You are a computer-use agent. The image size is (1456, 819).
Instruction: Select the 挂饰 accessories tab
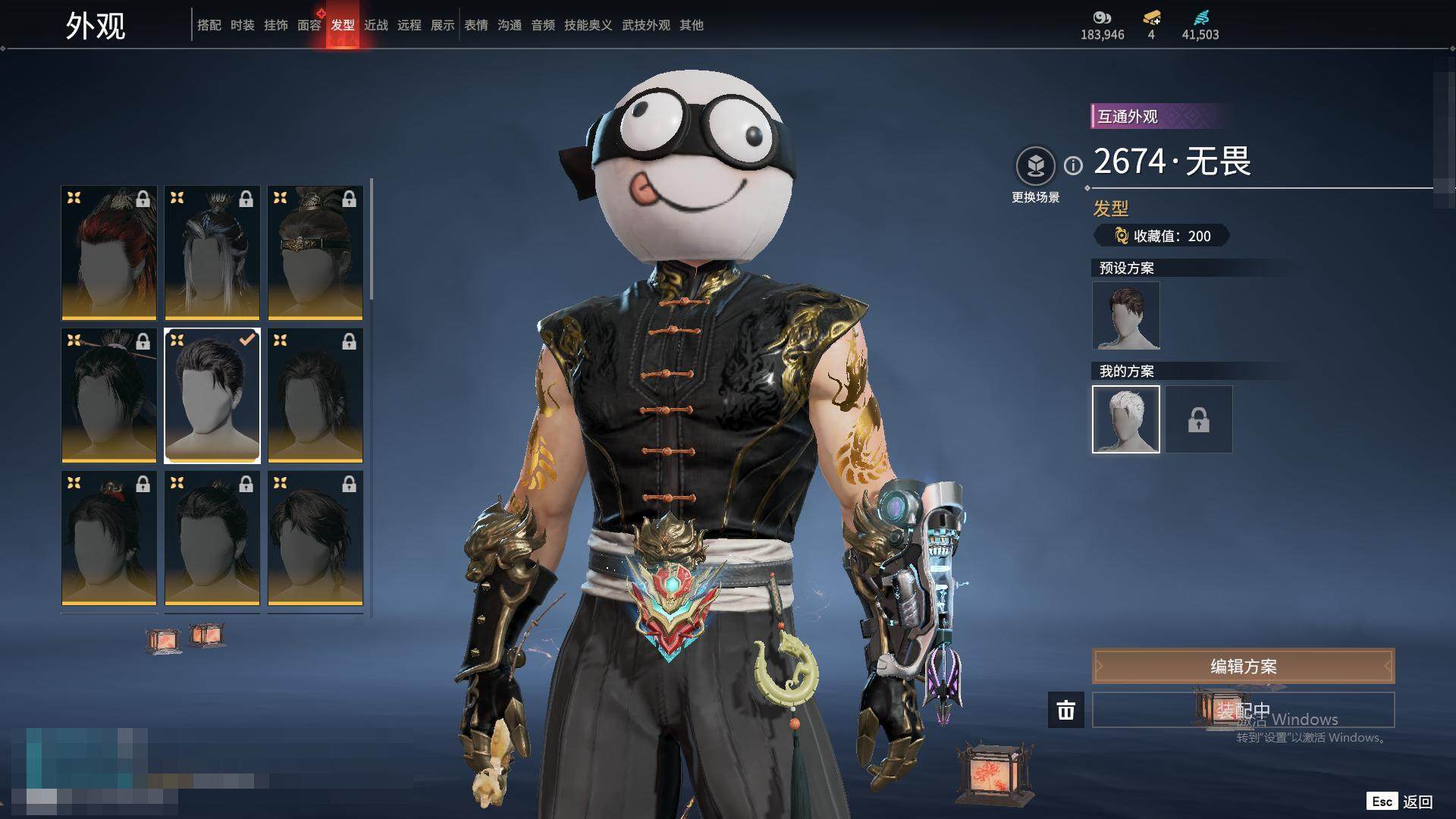(275, 25)
